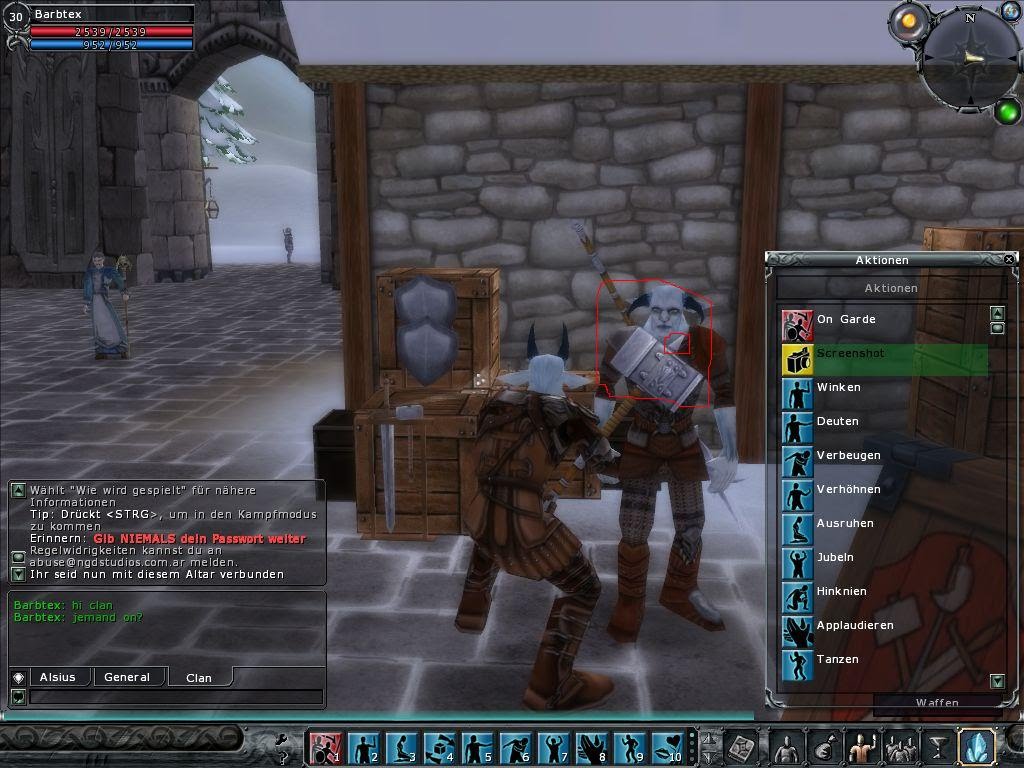Image resolution: width=1024 pixels, height=768 pixels.
Task: Click the blue crystal icon in bottom bar
Action: tap(975, 747)
